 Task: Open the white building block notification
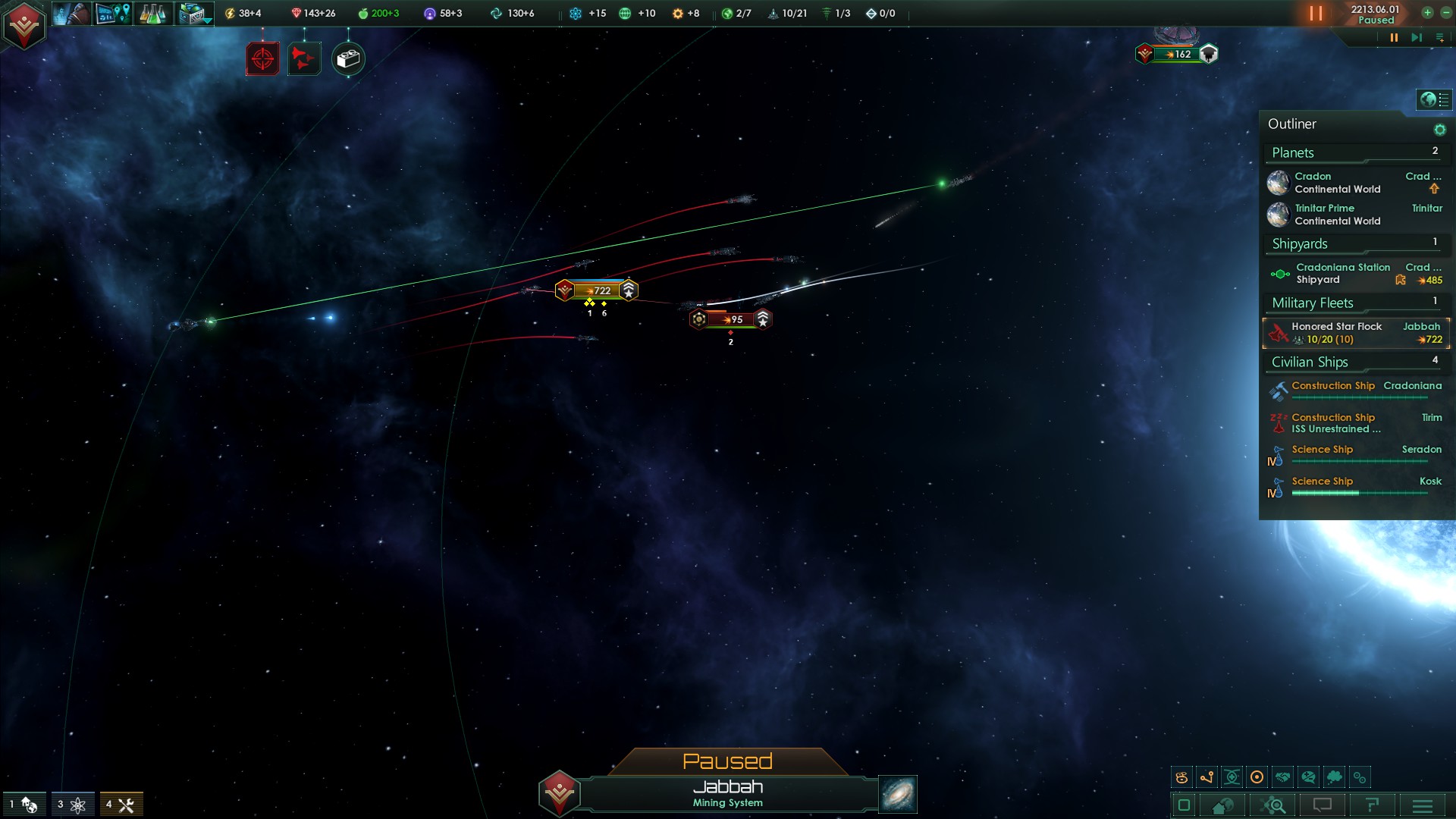pyautogui.click(x=348, y=58)
